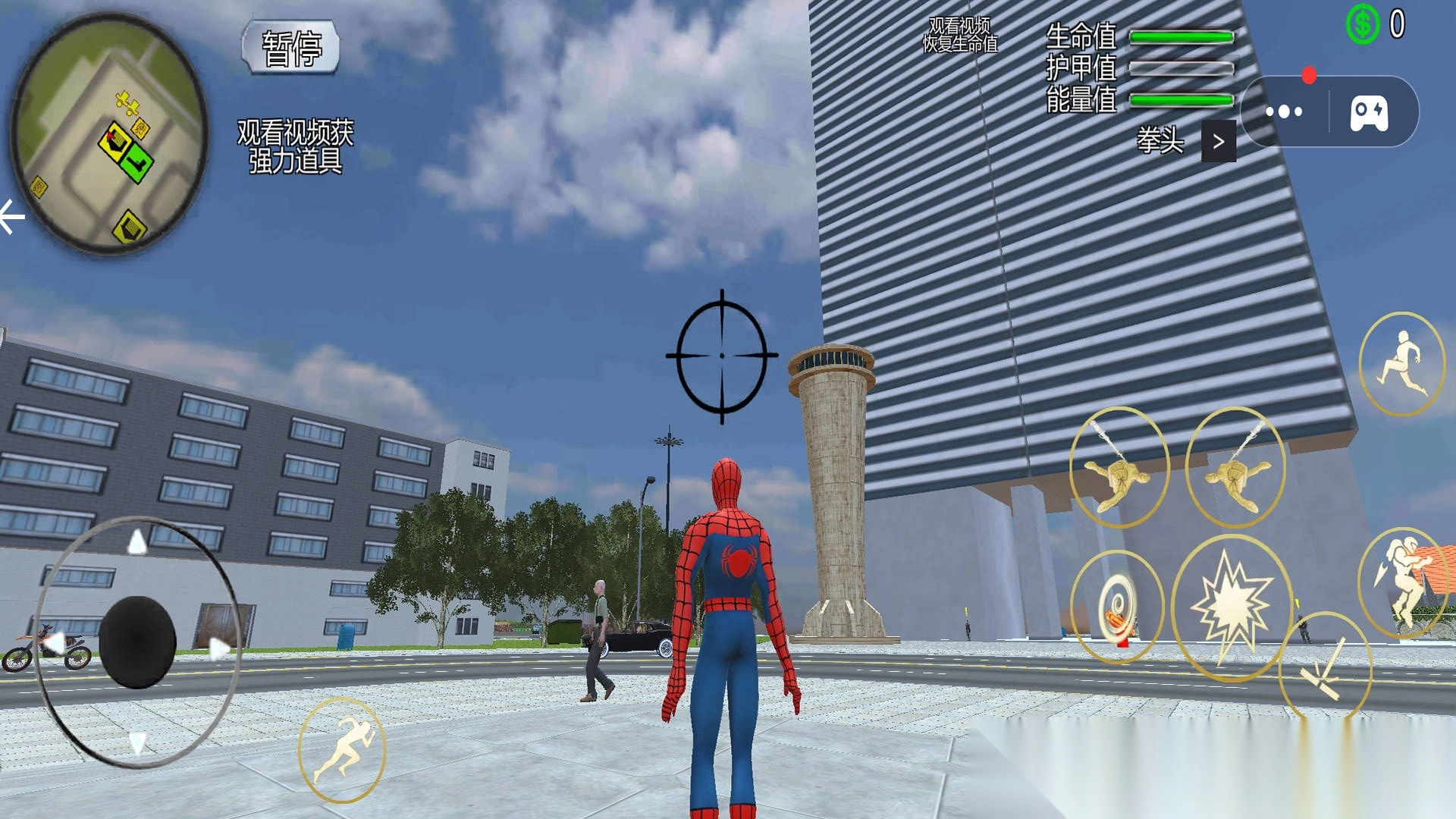Screen dimensions: 1456x819
Task: Open the three-dots overlay menu
Action: [x=1284, y=111]
